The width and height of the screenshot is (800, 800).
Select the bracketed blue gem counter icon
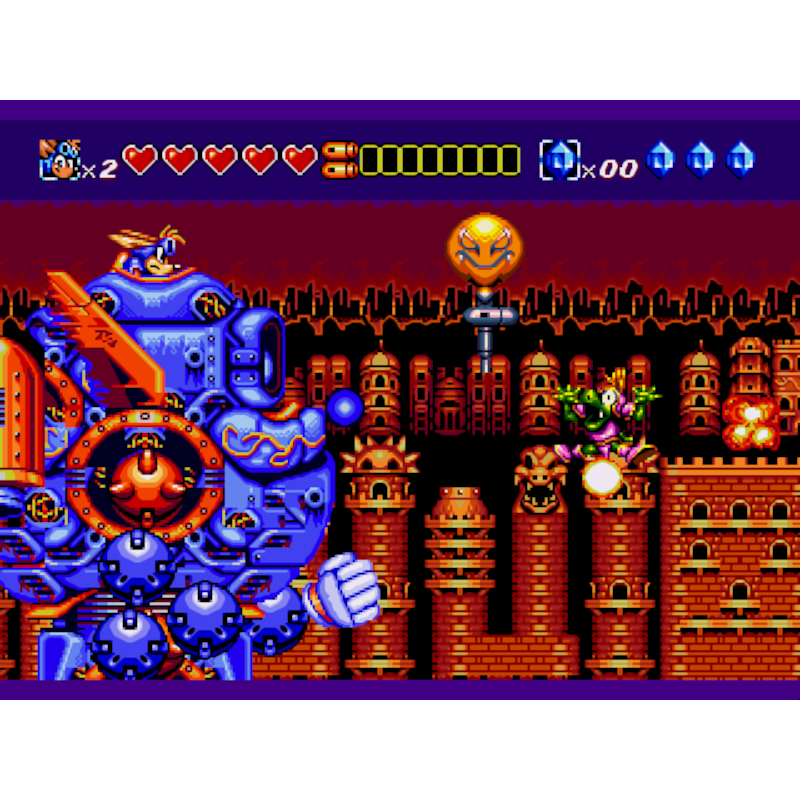(x=559, y=159)
